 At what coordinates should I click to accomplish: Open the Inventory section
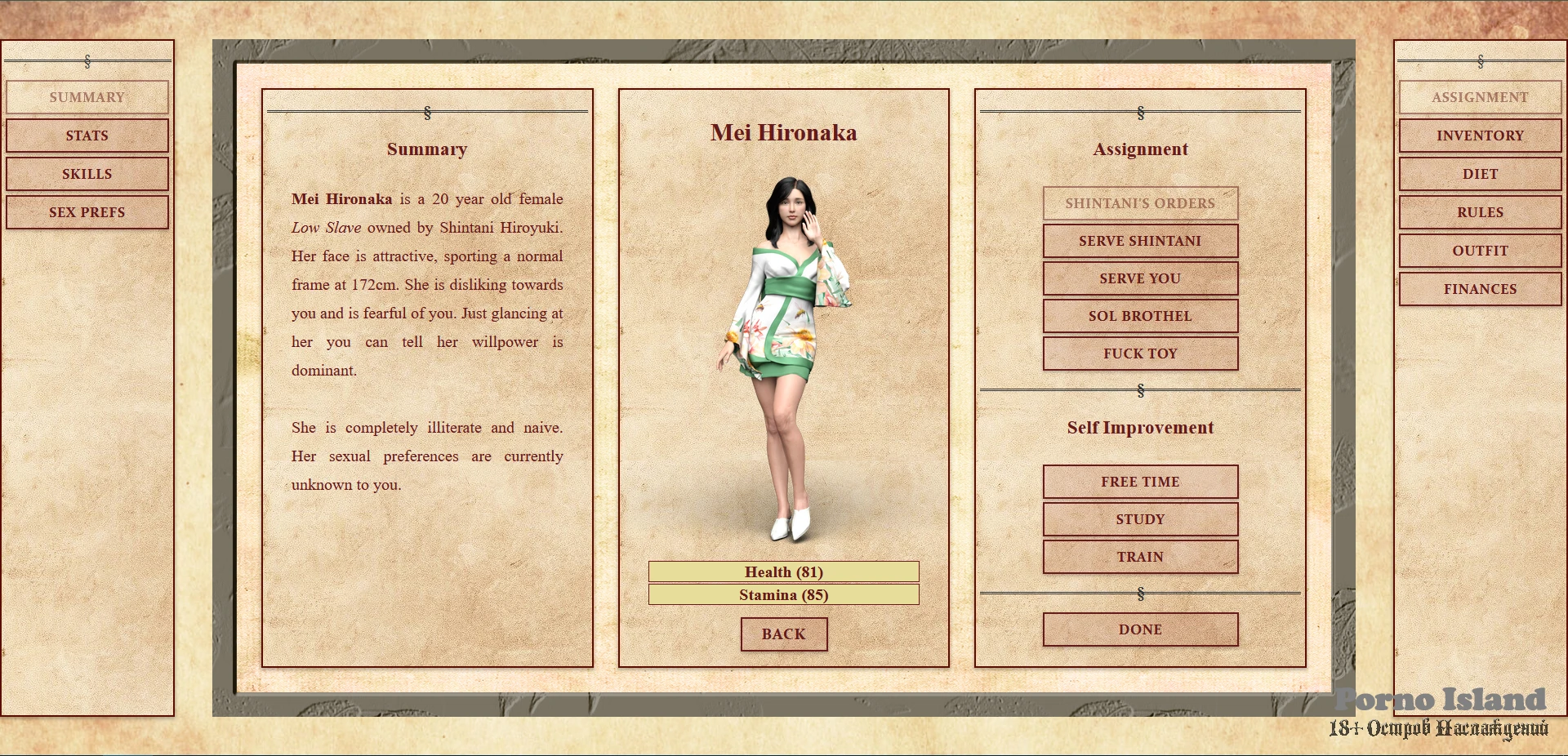1480,136
